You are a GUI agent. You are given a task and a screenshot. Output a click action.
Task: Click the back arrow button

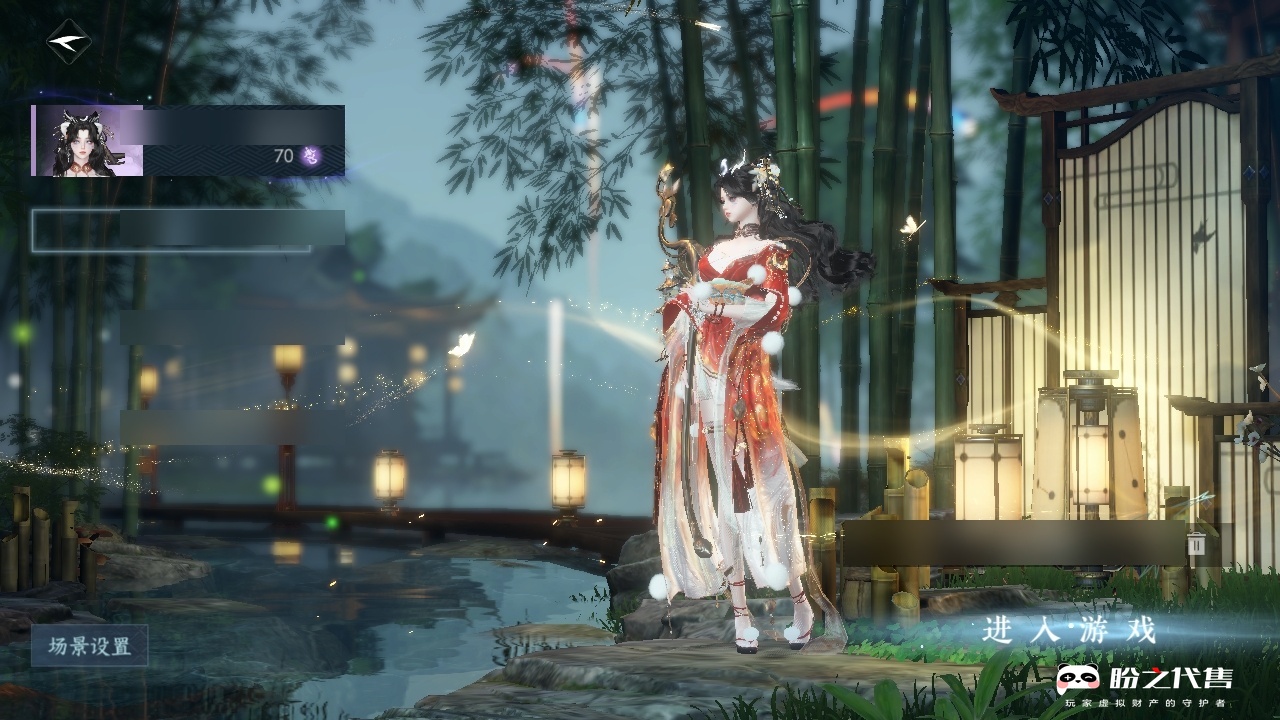[68, 42]
